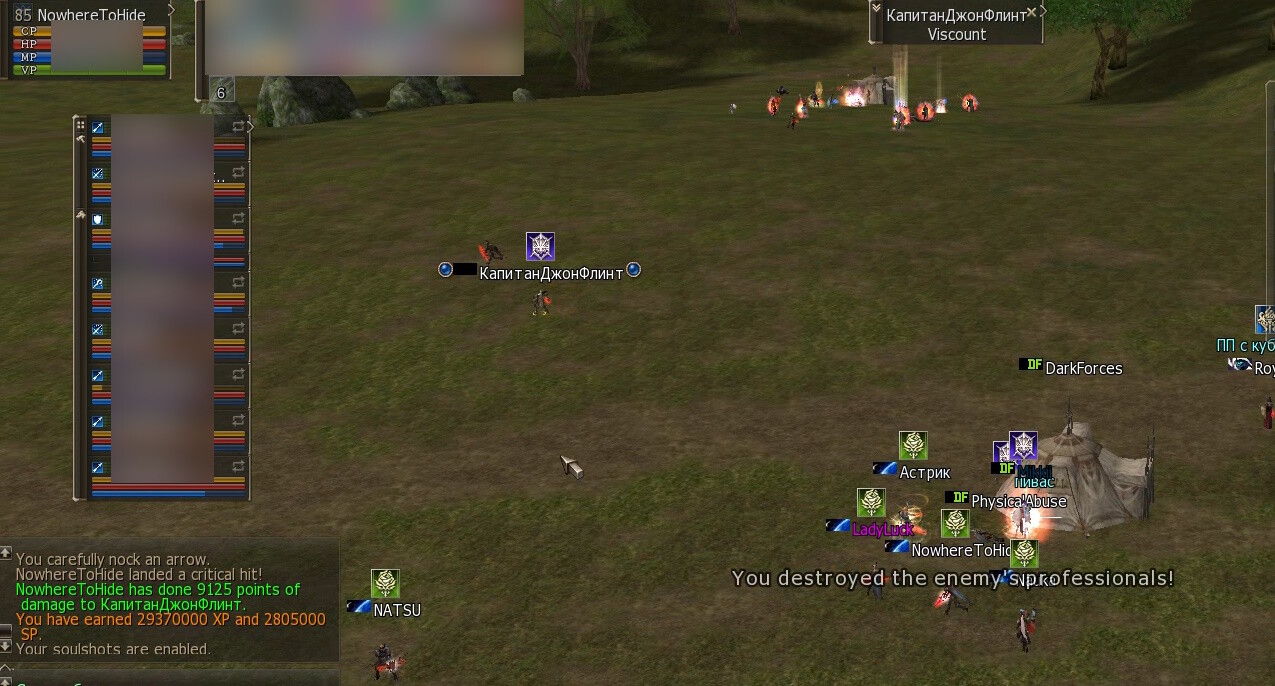Viewport: 1275px width, 686px height.
Task: Open the party window grid options button
Action: tap(81, 126)
